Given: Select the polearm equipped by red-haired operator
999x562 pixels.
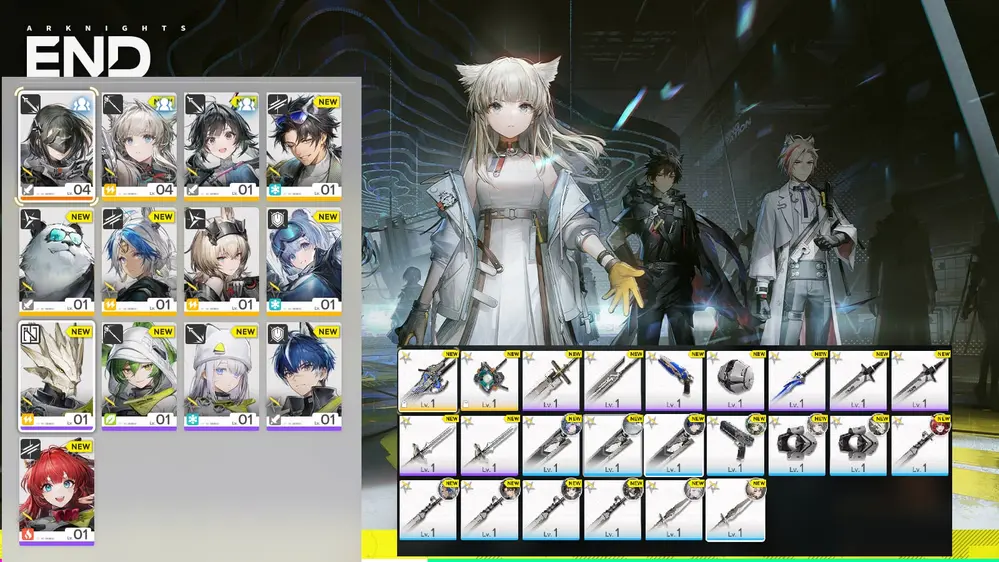Looking at the screenshot, I should click(x=920, y=444).
